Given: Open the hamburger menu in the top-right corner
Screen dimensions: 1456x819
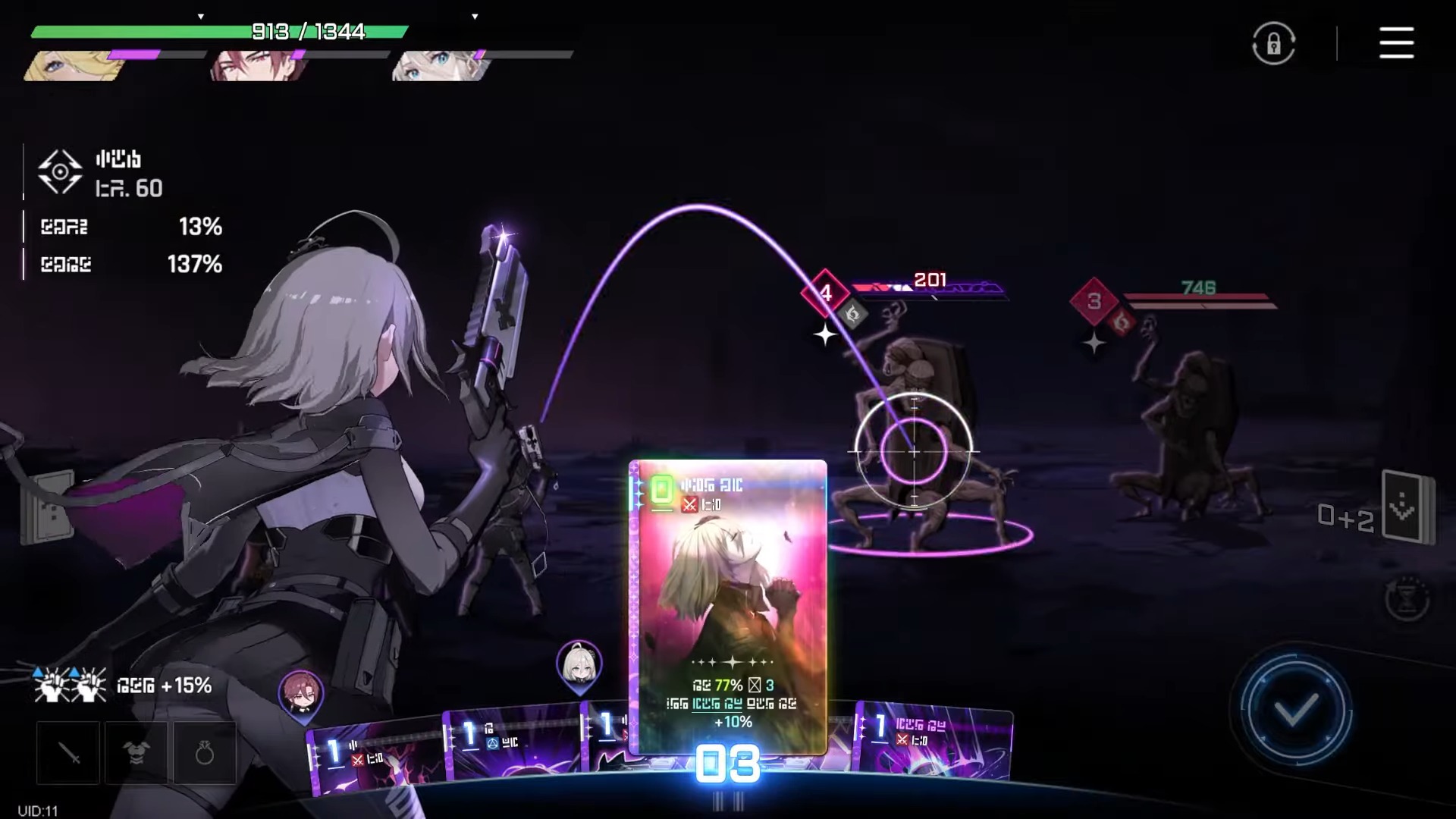Looking at the screenshot, I should pos(1396,43).
